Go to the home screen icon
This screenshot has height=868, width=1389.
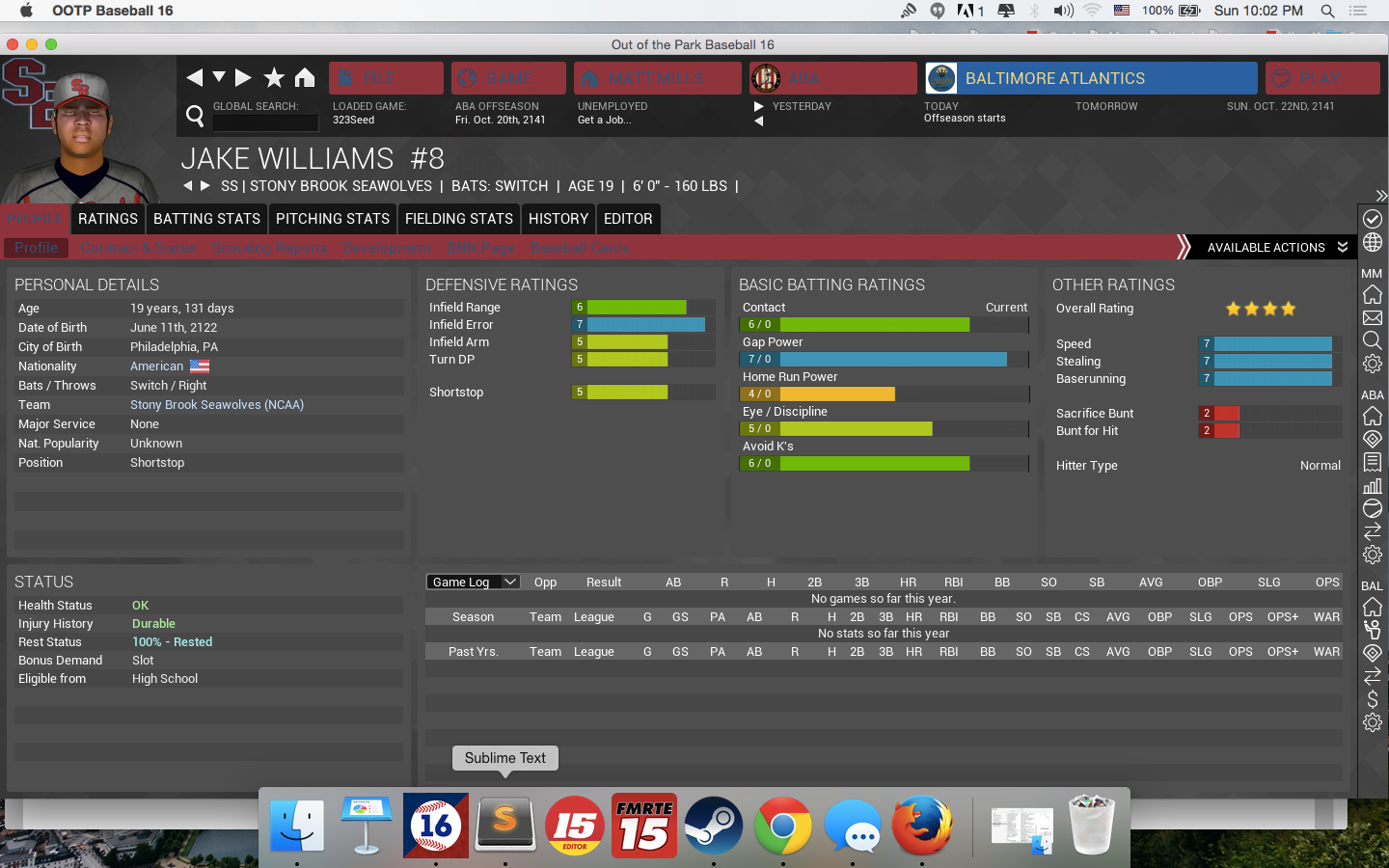click(305, 77)
